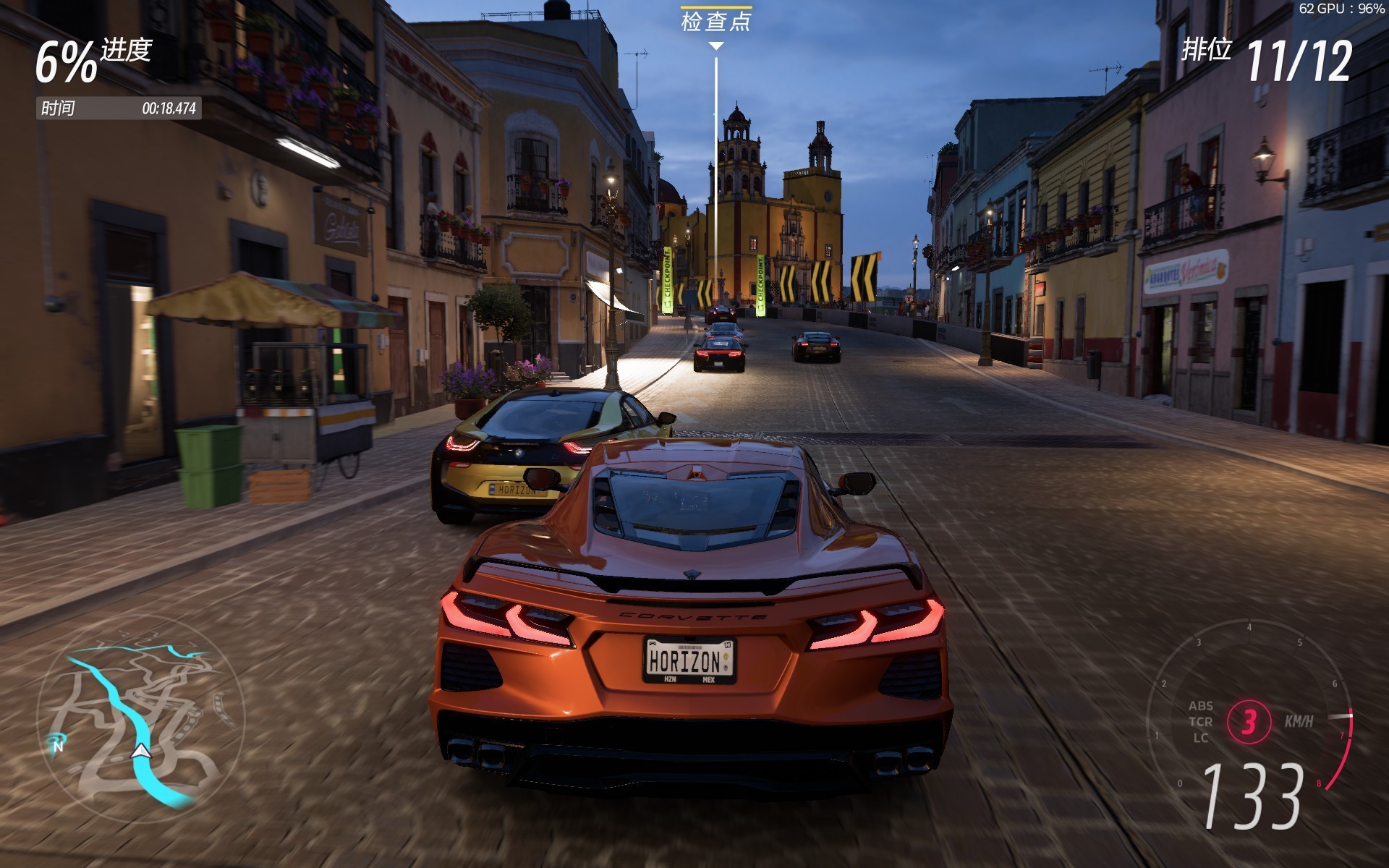Click the checkpoint marker arrow
This screenshot has width=1389, height=868.
coord(717,45)
